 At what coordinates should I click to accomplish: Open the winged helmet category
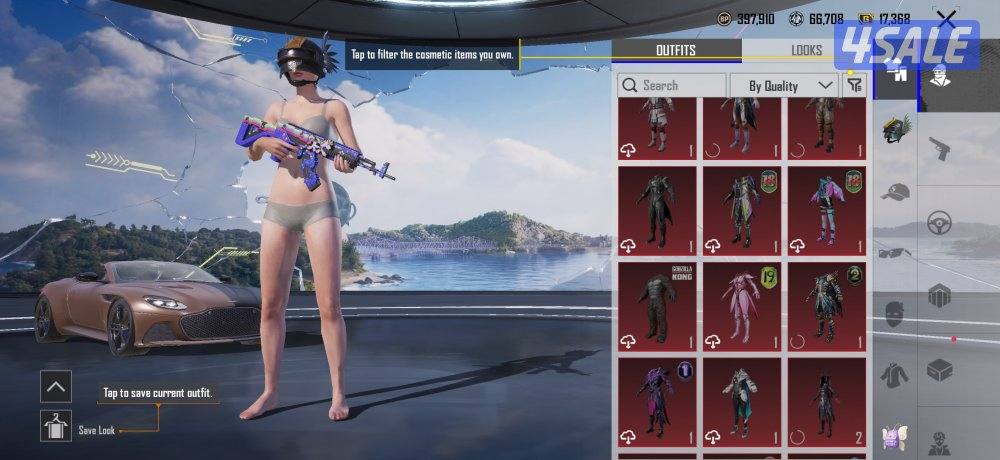click(x=895, y=130)
